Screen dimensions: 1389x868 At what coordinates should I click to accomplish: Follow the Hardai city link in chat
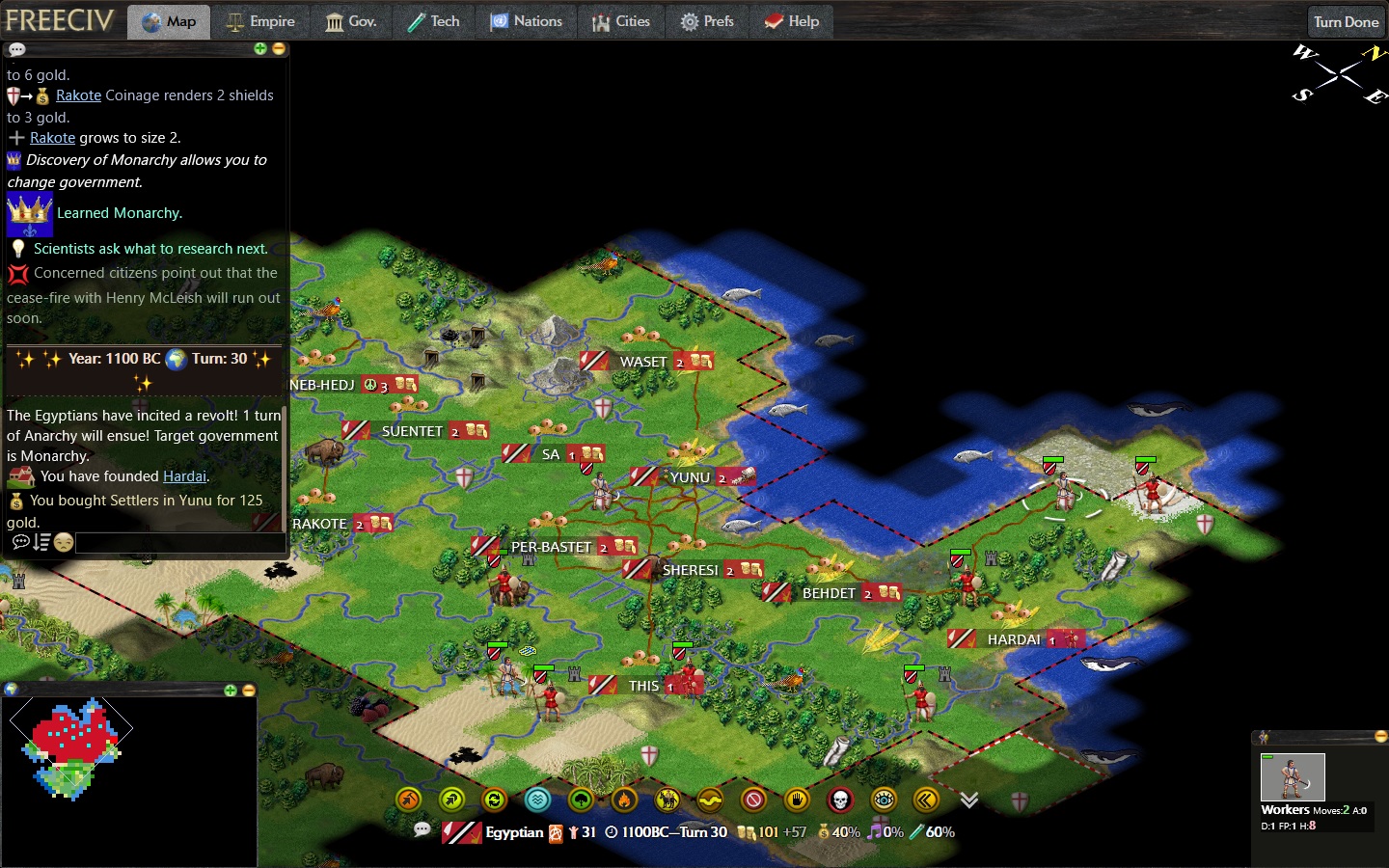pos(184,476)
